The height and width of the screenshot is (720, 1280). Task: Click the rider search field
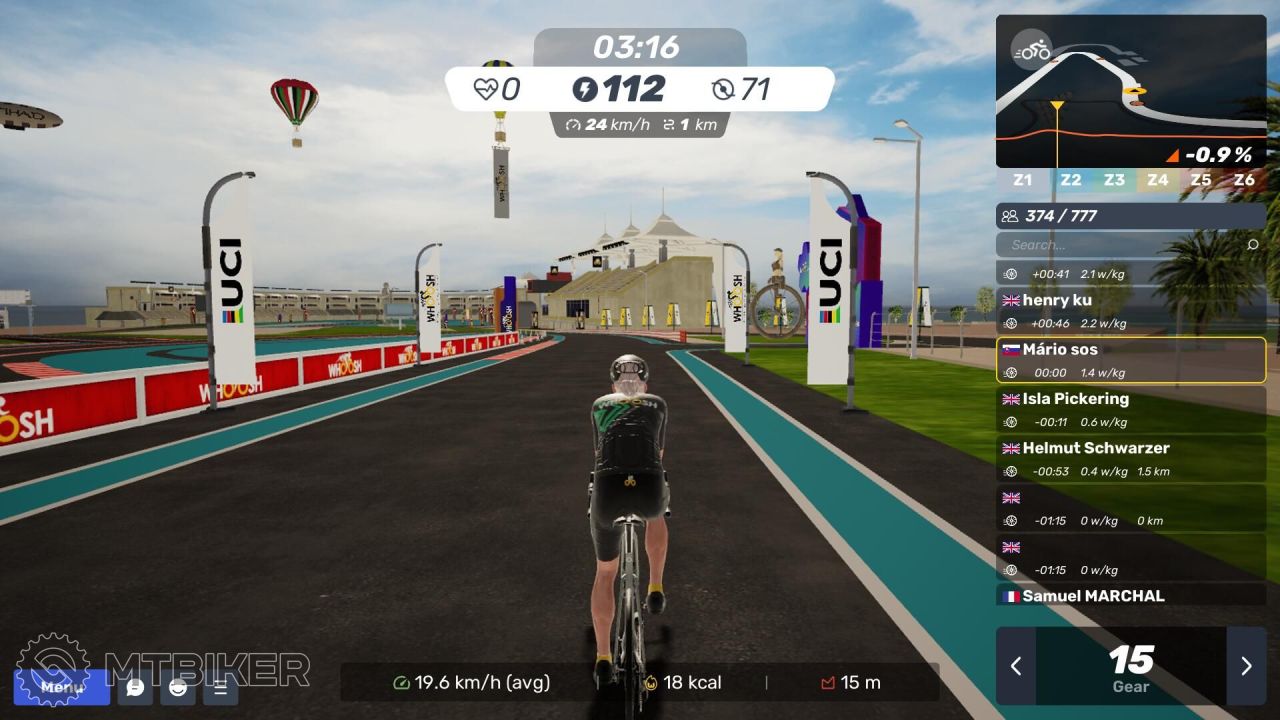[x=1118, y=244]
